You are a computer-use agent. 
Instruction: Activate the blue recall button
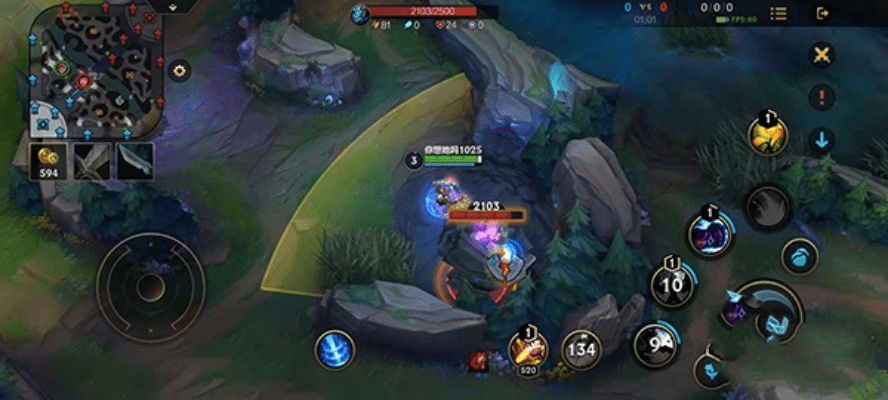point(334,350)
